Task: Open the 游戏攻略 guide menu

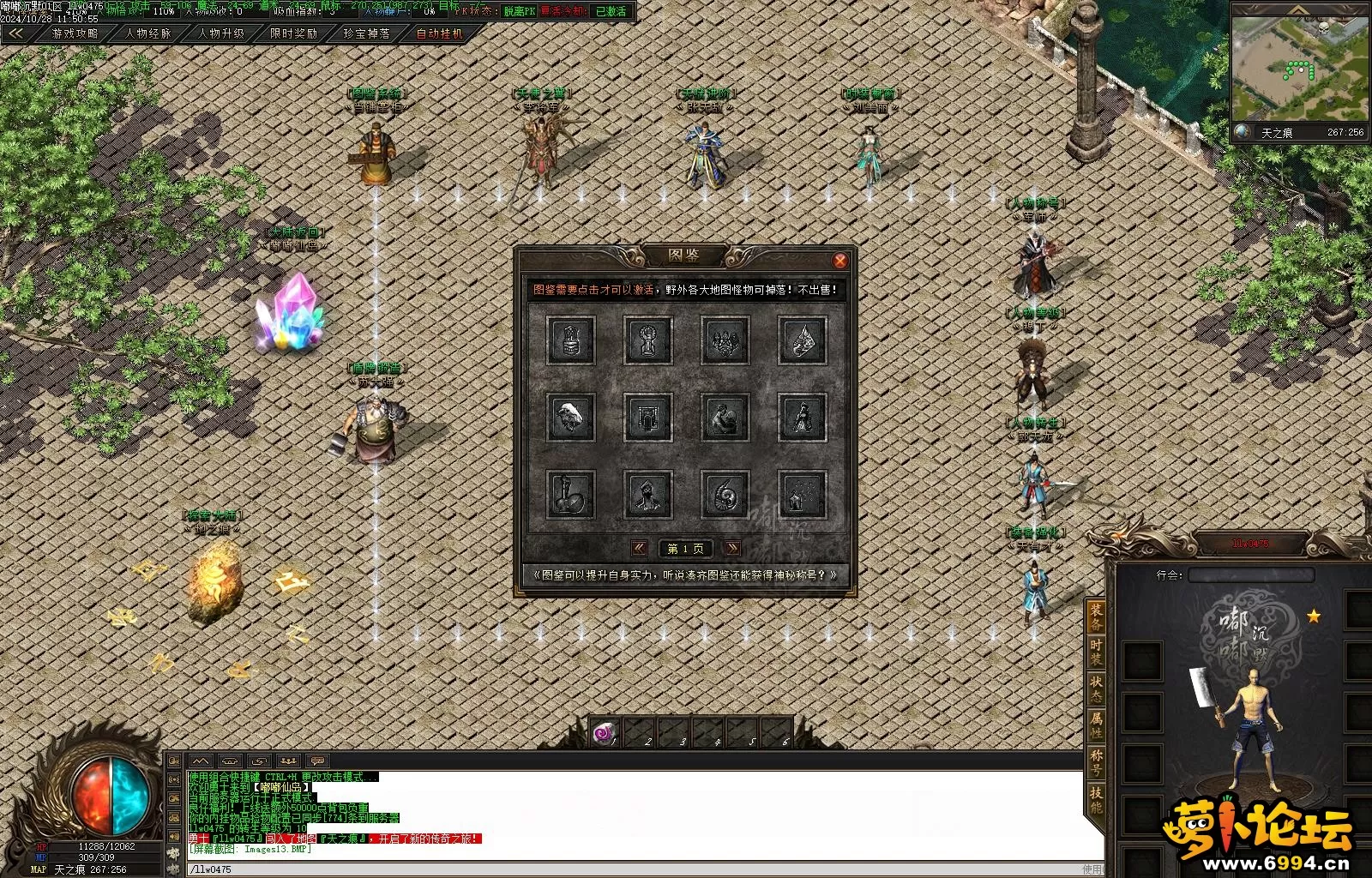Action: tap(75, 33)
